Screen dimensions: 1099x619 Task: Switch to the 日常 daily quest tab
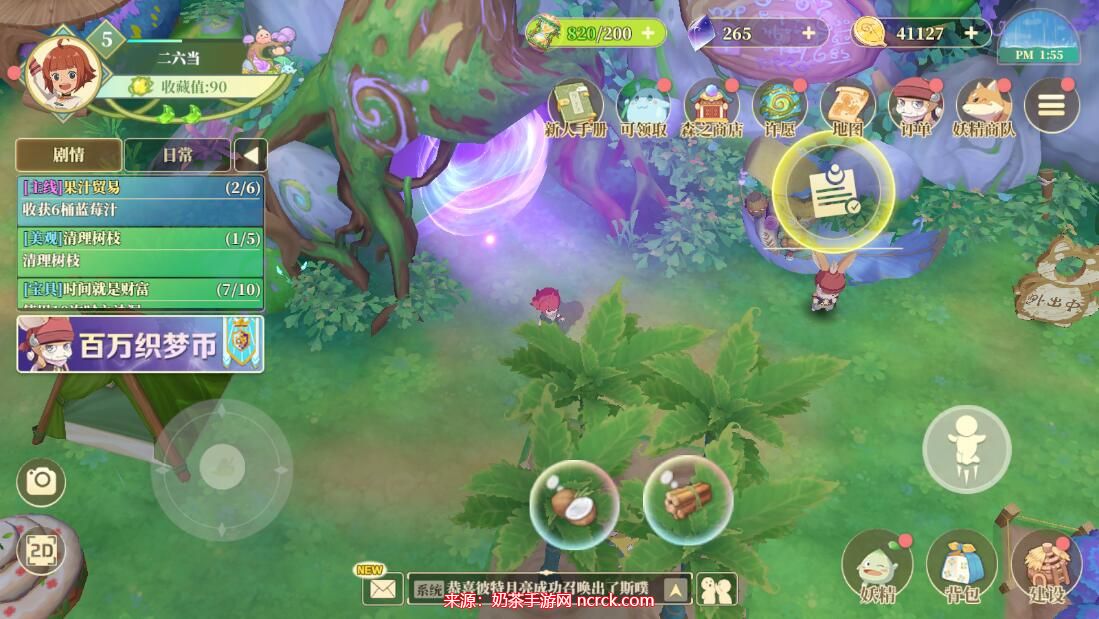pyautogui.click(x=178, y=155)
